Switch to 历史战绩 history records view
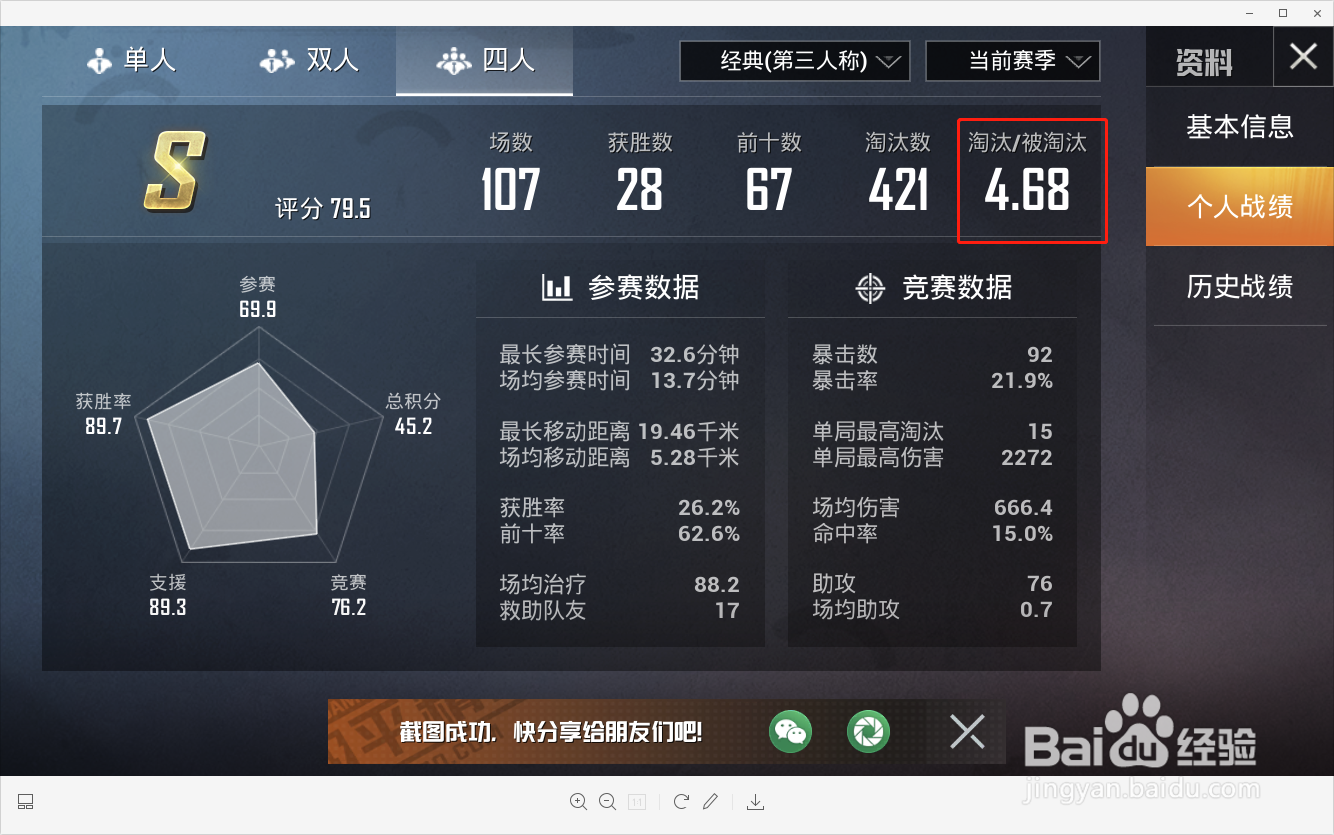Viewport: 1334px width, 835px height. coord(1240,287)
